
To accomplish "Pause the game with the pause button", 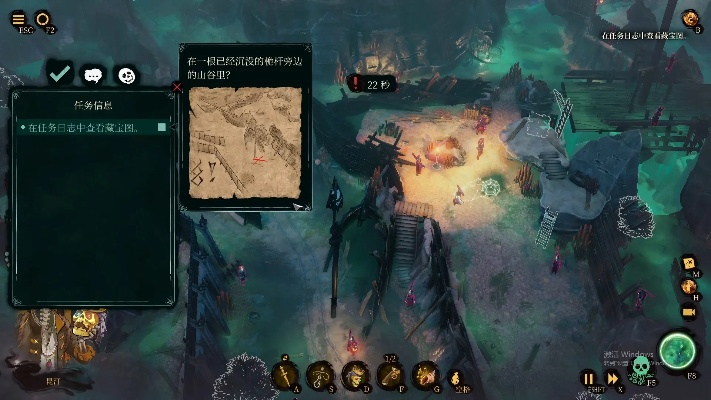I will (589, 378).
